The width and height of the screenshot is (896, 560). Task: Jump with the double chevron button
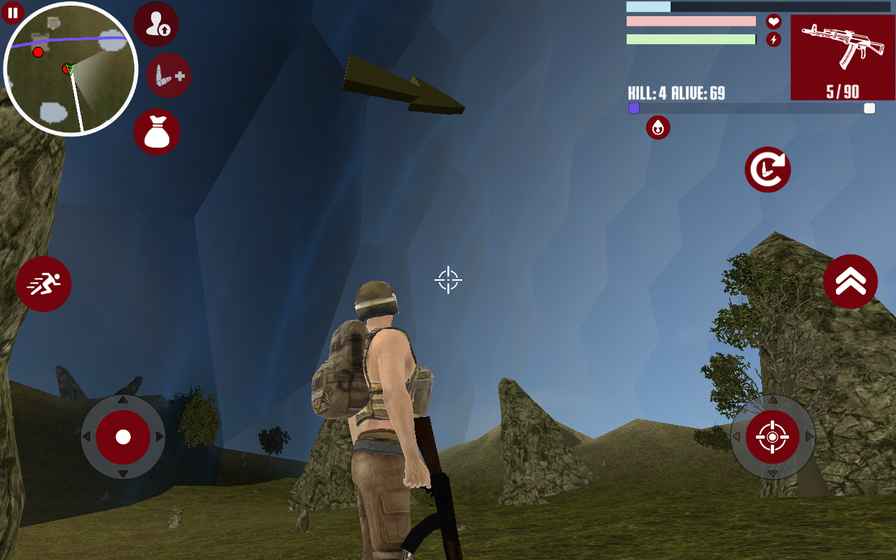coord(850,282)
